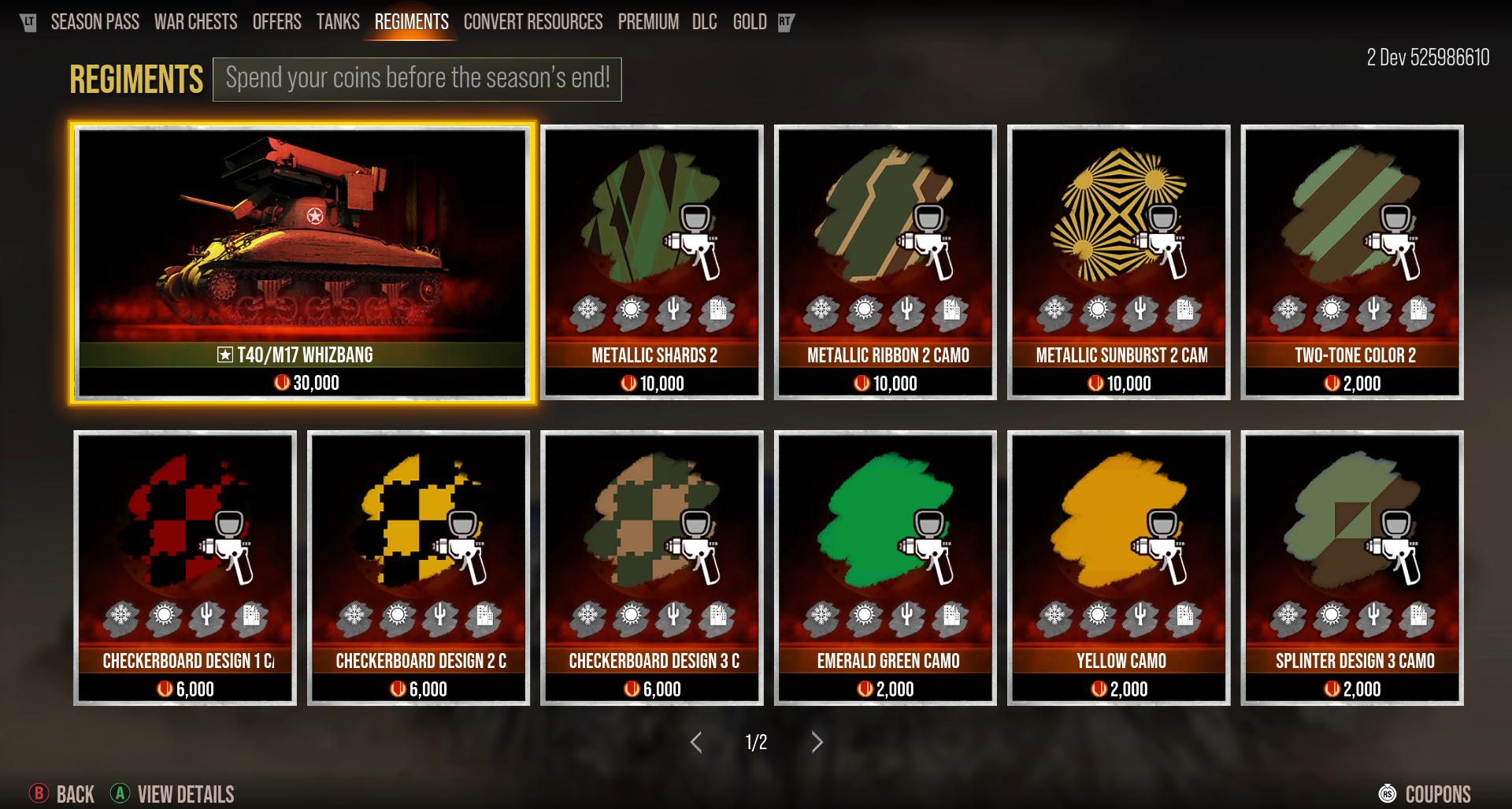Choose the Splinter Design 3 Camo

pyautogui.click(x=1351, y=567)
